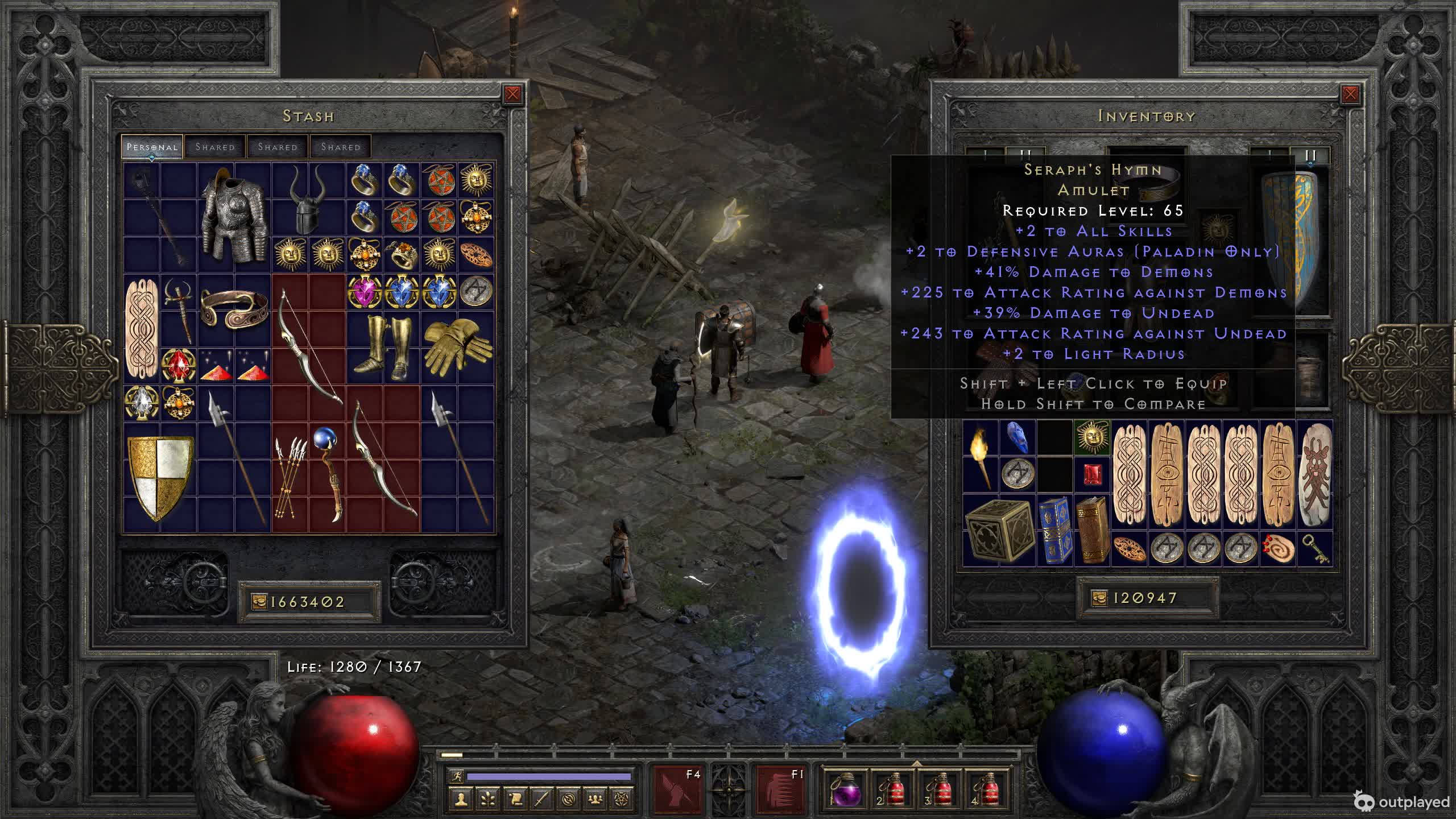Open the quest log scroll button
This screenshot has height=819, width=1456.
515,799
